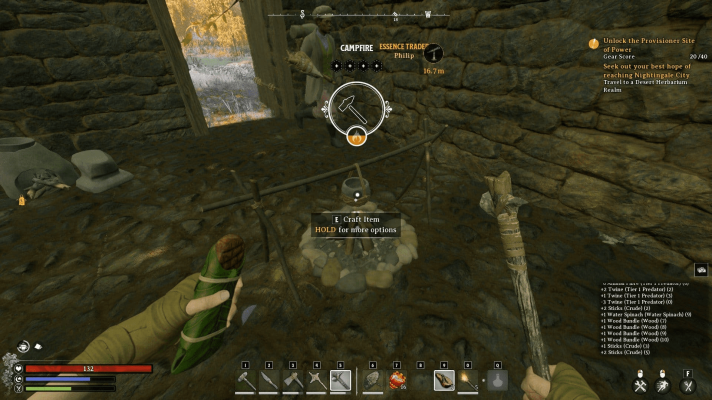Click the circular cup status buff icon
This screenshot has width=712, height=400.
coord(23,348)
